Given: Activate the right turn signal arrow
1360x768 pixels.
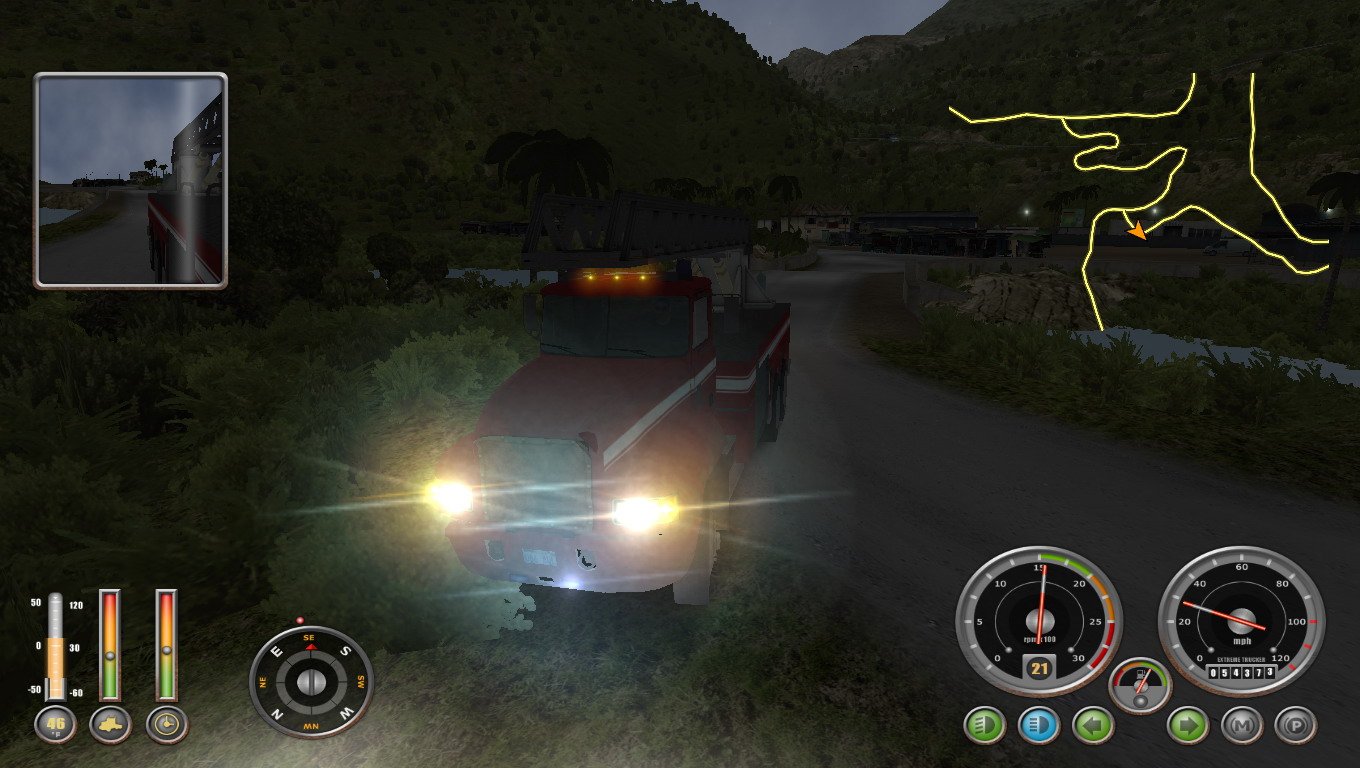Looking at the screenshot, I should click(x=1187, y=725).
